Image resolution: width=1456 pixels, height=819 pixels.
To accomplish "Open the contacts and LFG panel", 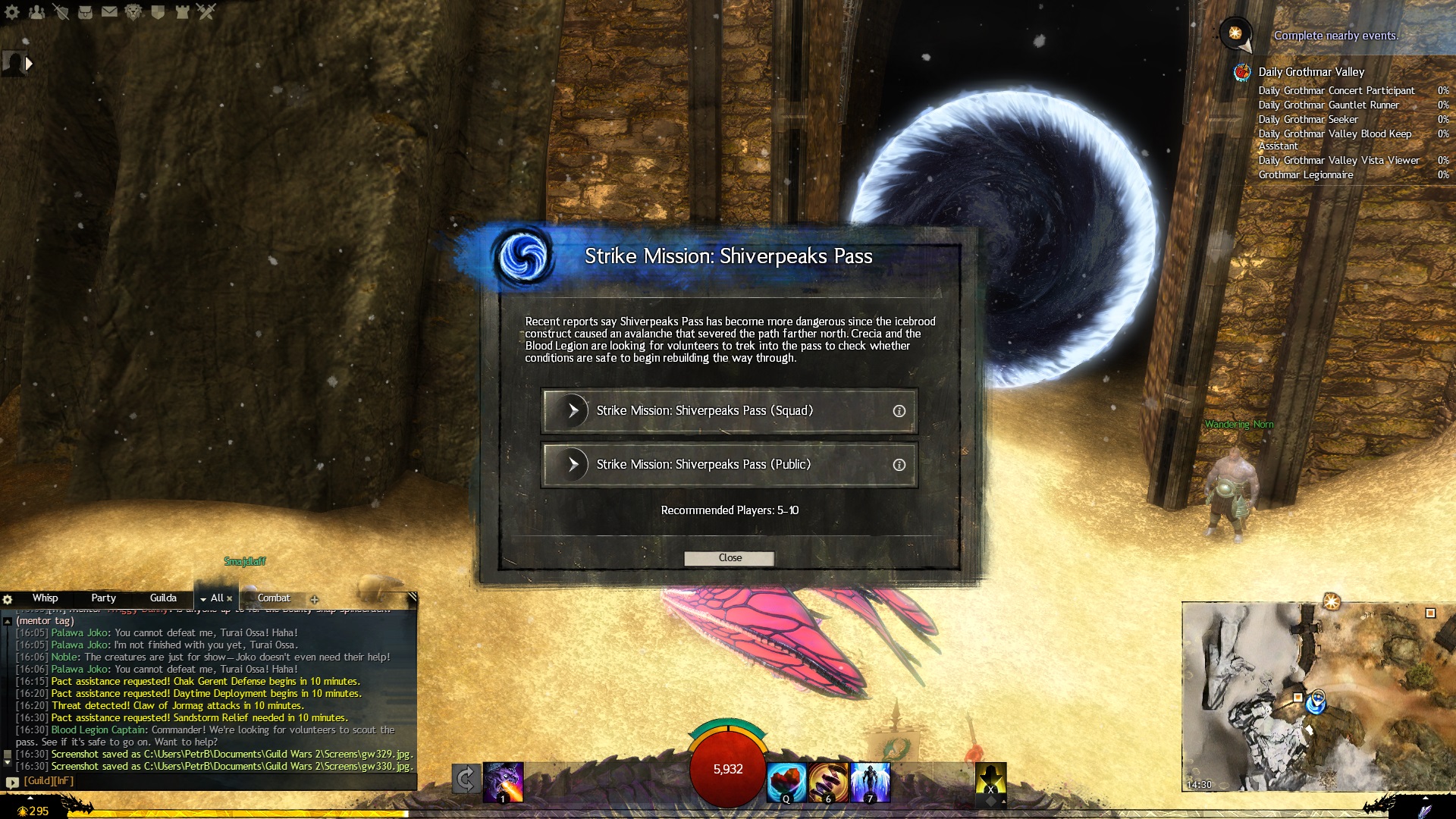I will 36,12.
